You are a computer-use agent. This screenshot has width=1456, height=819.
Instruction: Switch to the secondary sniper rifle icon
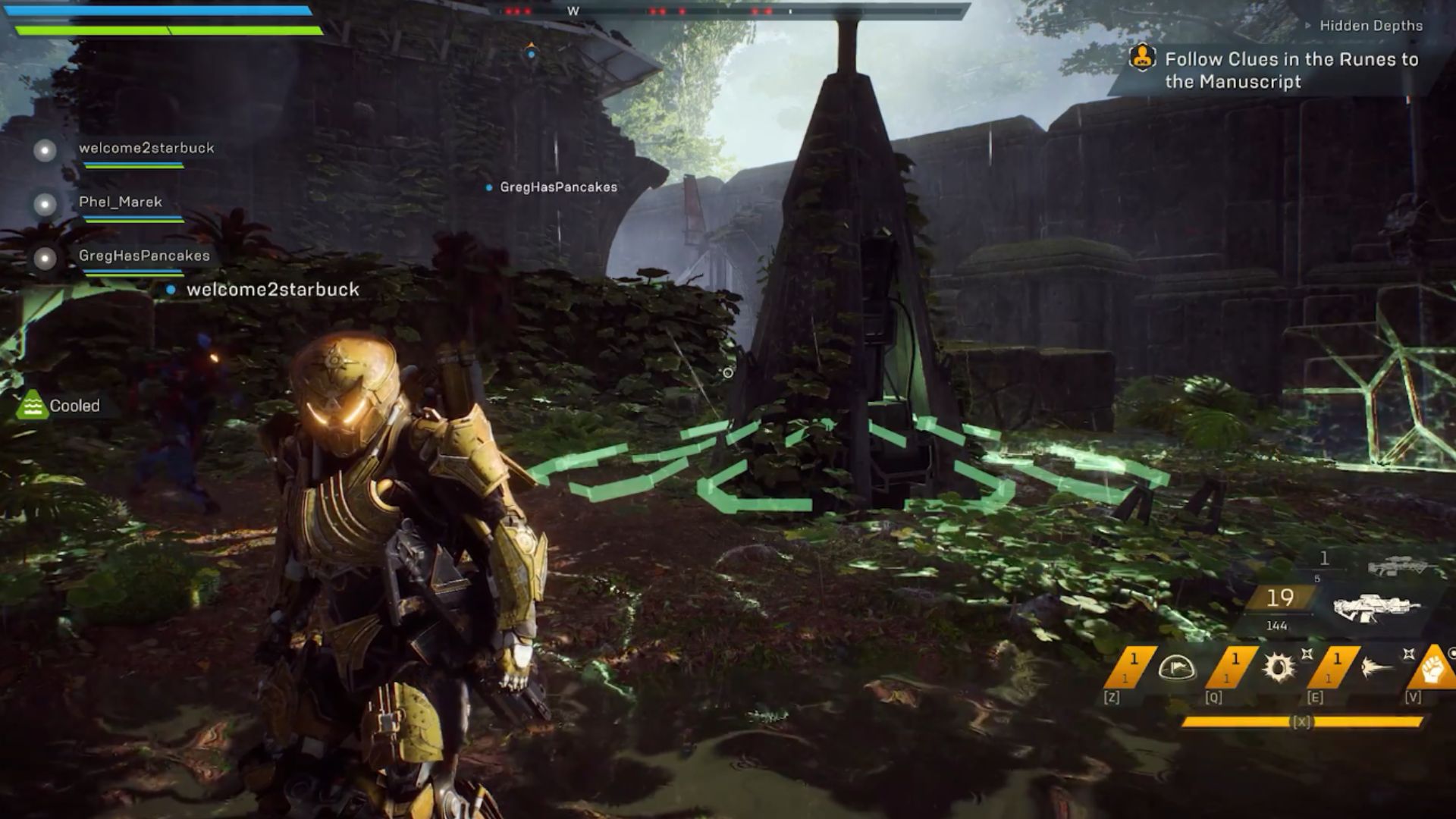click(x=1397, y=567)
